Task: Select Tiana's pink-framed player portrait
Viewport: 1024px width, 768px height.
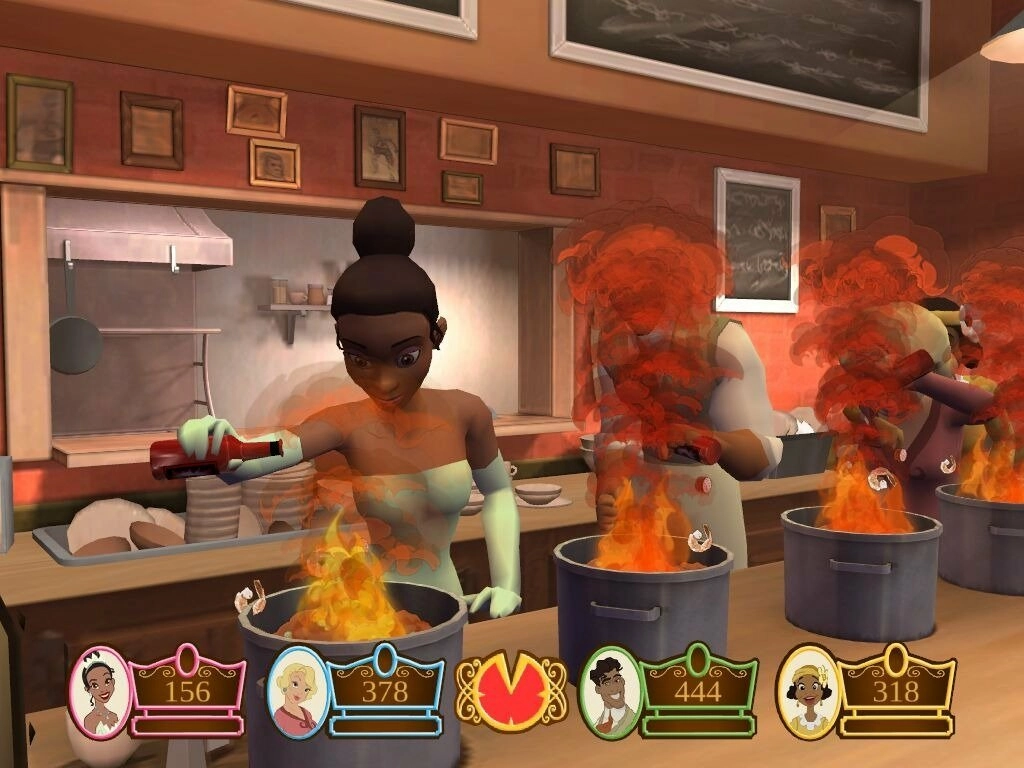Action: [100, 692]
